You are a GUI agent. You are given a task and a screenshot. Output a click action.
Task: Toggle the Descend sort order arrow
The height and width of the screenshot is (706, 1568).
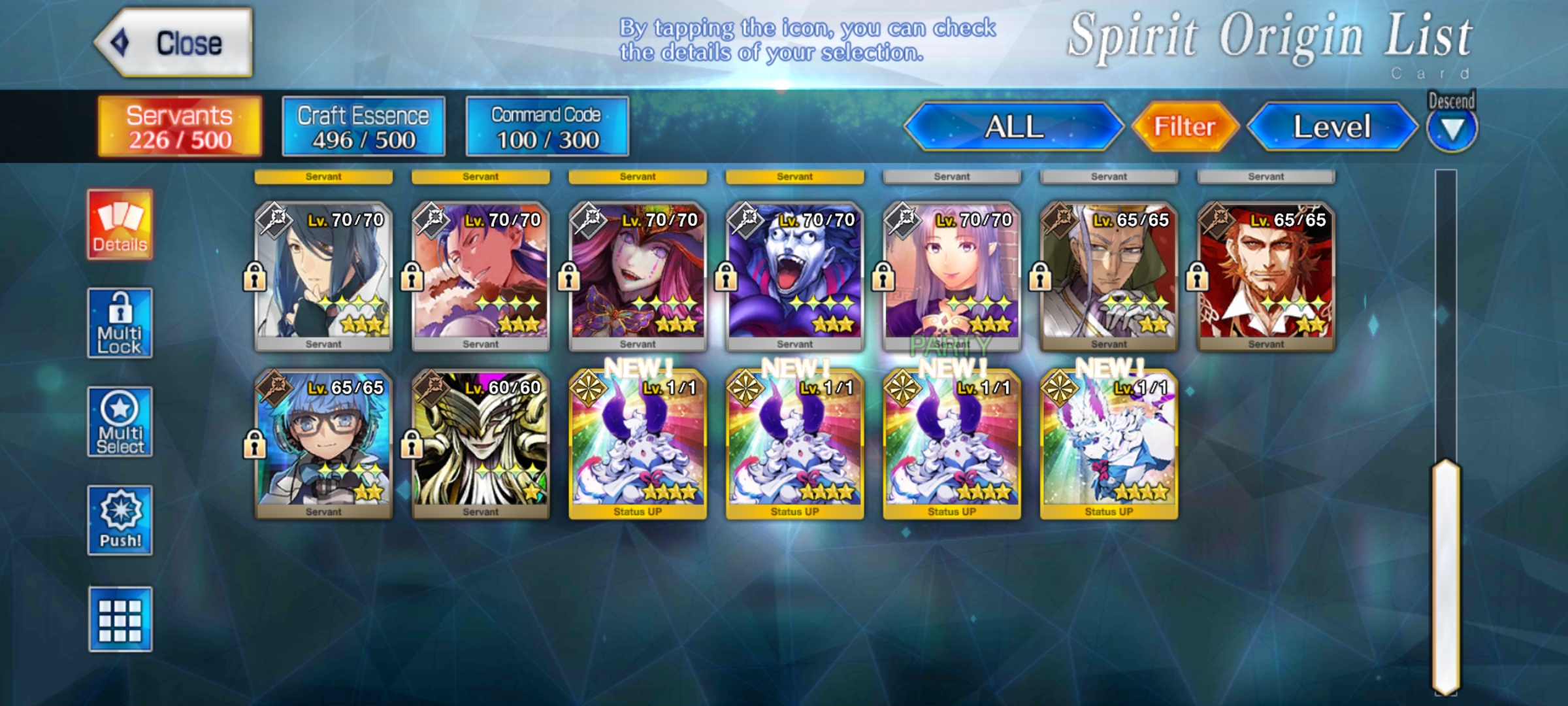click(x=1451, y=129)
